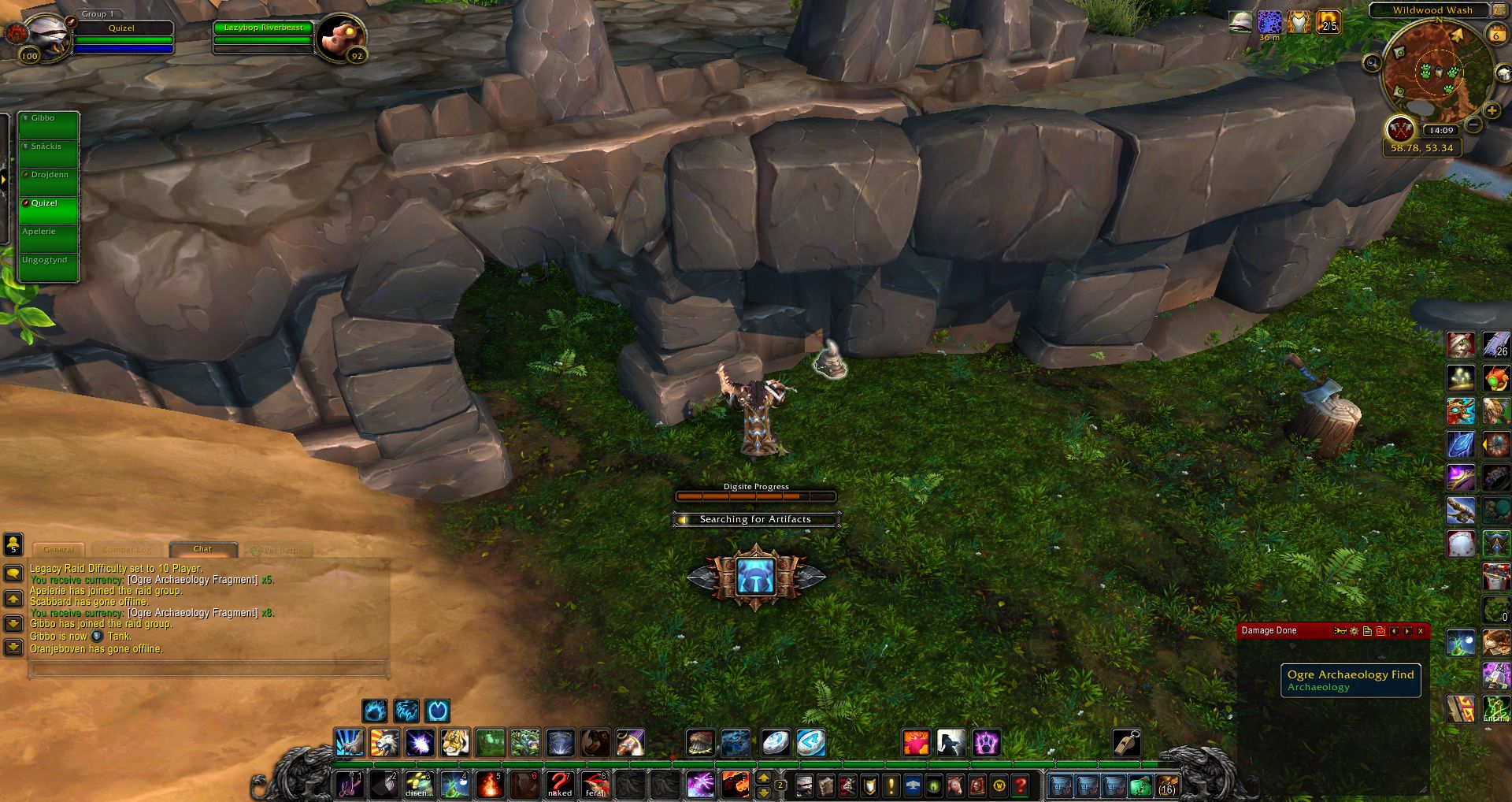
Task: Open the world map button beside Wildwood Wash
Action: 1497,10
